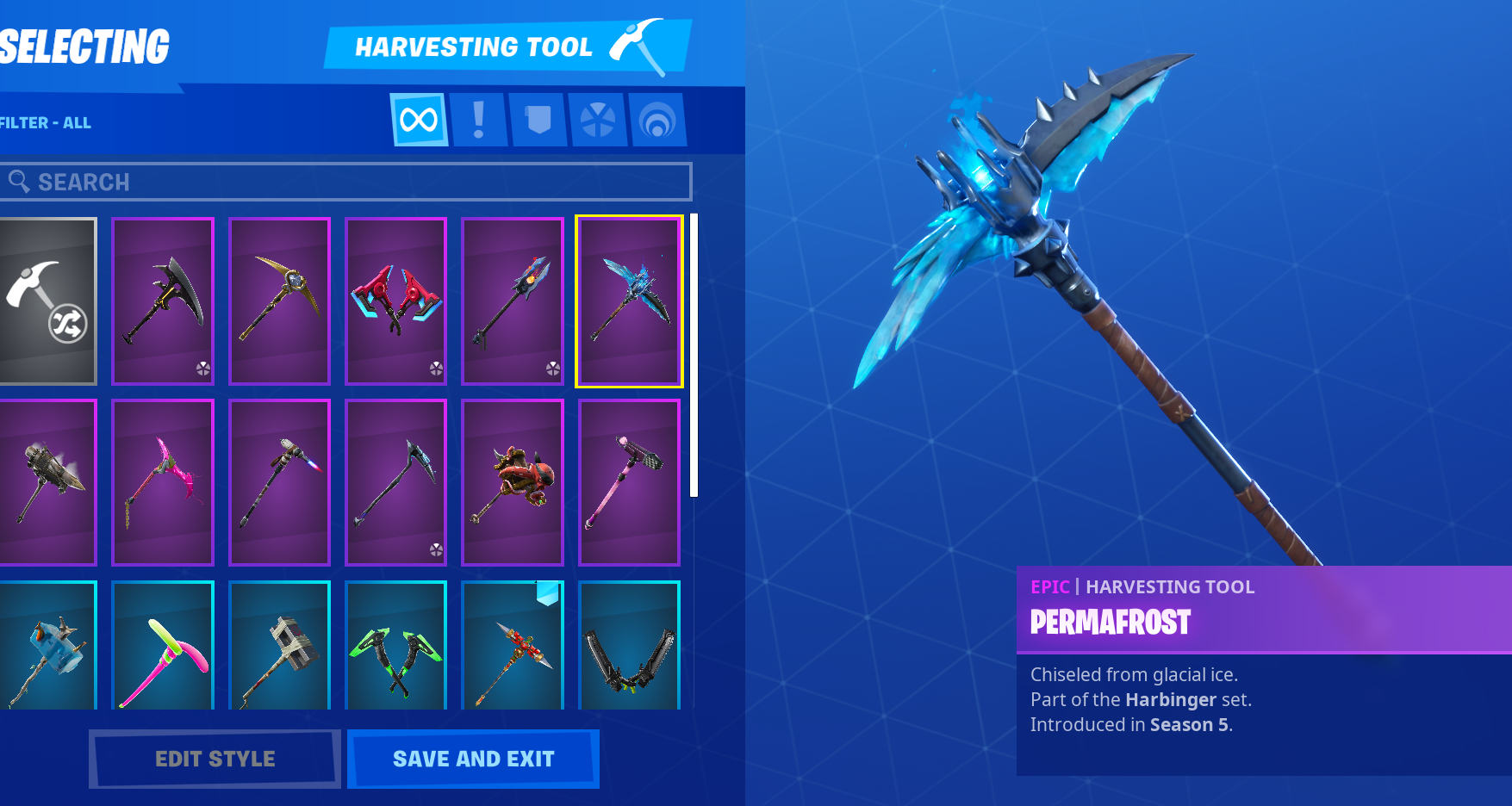The width and height of the screenshot is (1512, 806).
Task: Choose the green dual-blades tile
Action: tap(395, 646)
